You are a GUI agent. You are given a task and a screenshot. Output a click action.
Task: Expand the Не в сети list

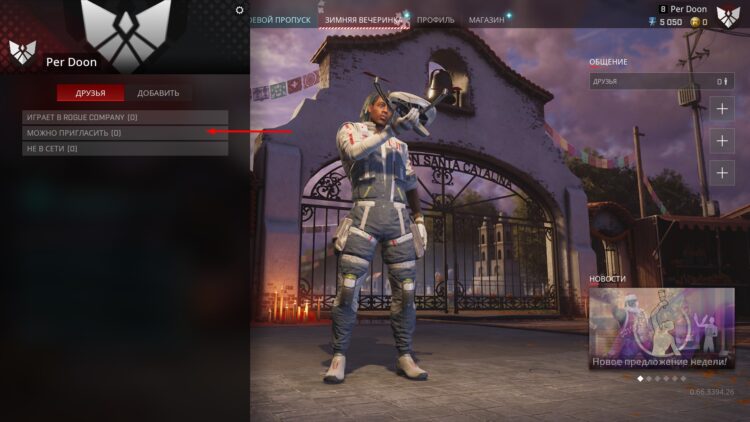point(125,149)
